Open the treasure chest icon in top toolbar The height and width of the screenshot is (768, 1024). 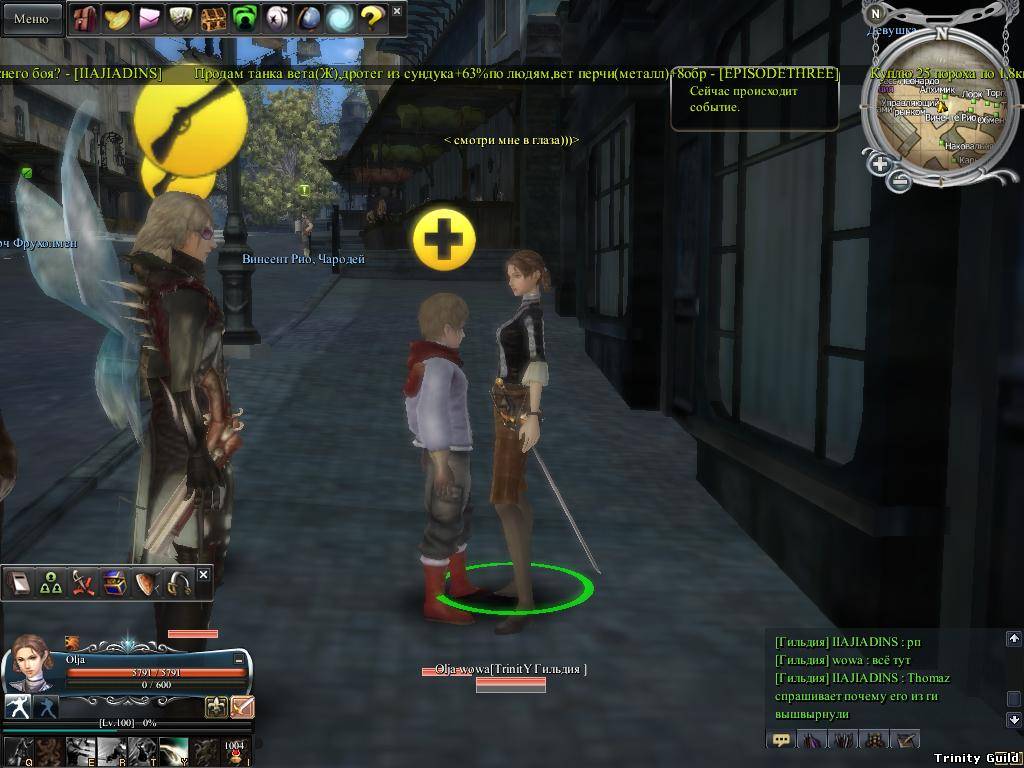pos(212,18)
